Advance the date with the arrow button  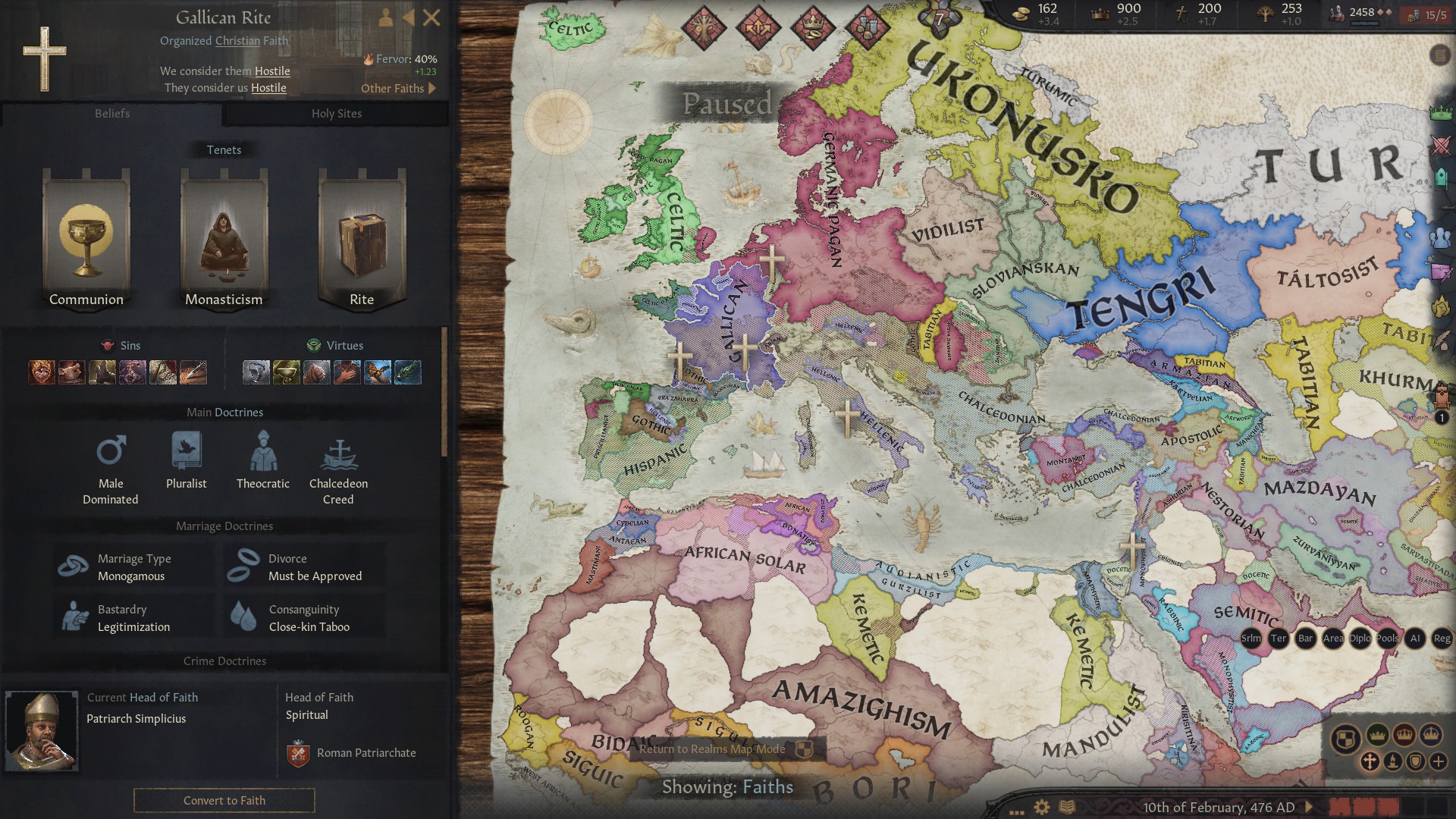tap(1310, 807)
